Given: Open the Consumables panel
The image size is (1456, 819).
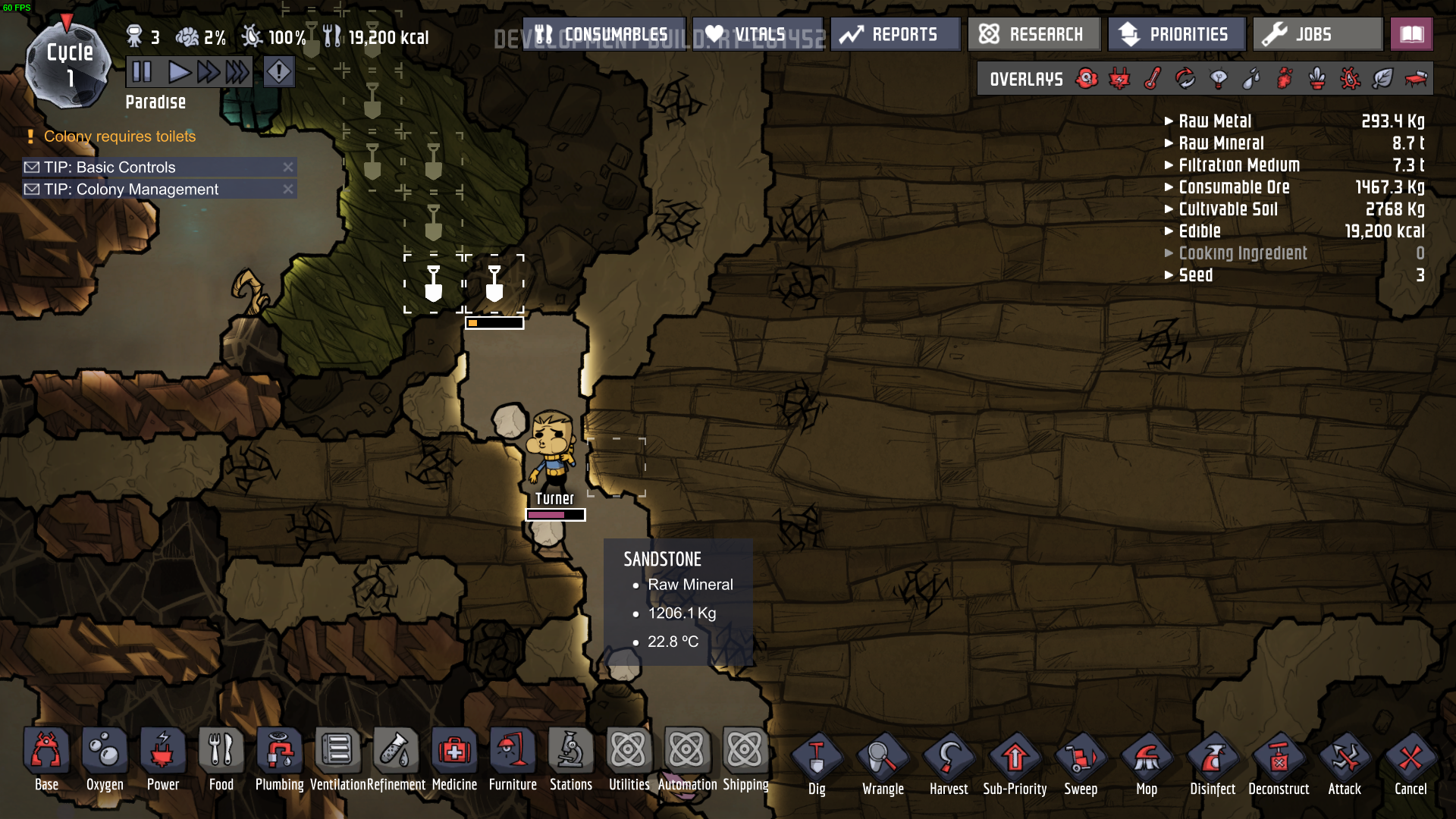Looking at the screenshot, I should (604, 34).
